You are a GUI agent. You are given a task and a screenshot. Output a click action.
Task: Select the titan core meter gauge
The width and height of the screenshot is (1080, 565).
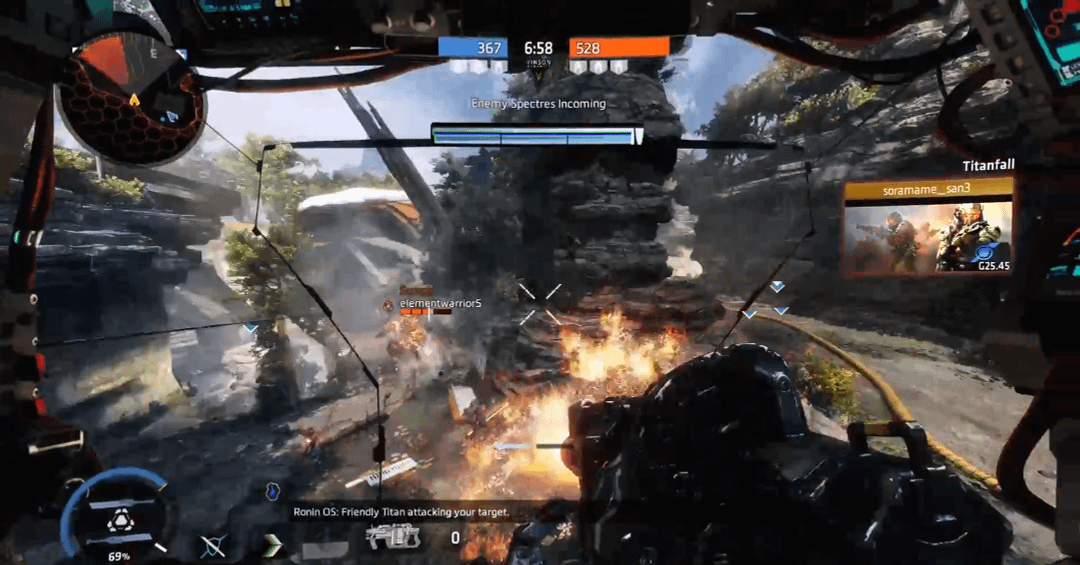pyautogui.click(x=118, y=515)
